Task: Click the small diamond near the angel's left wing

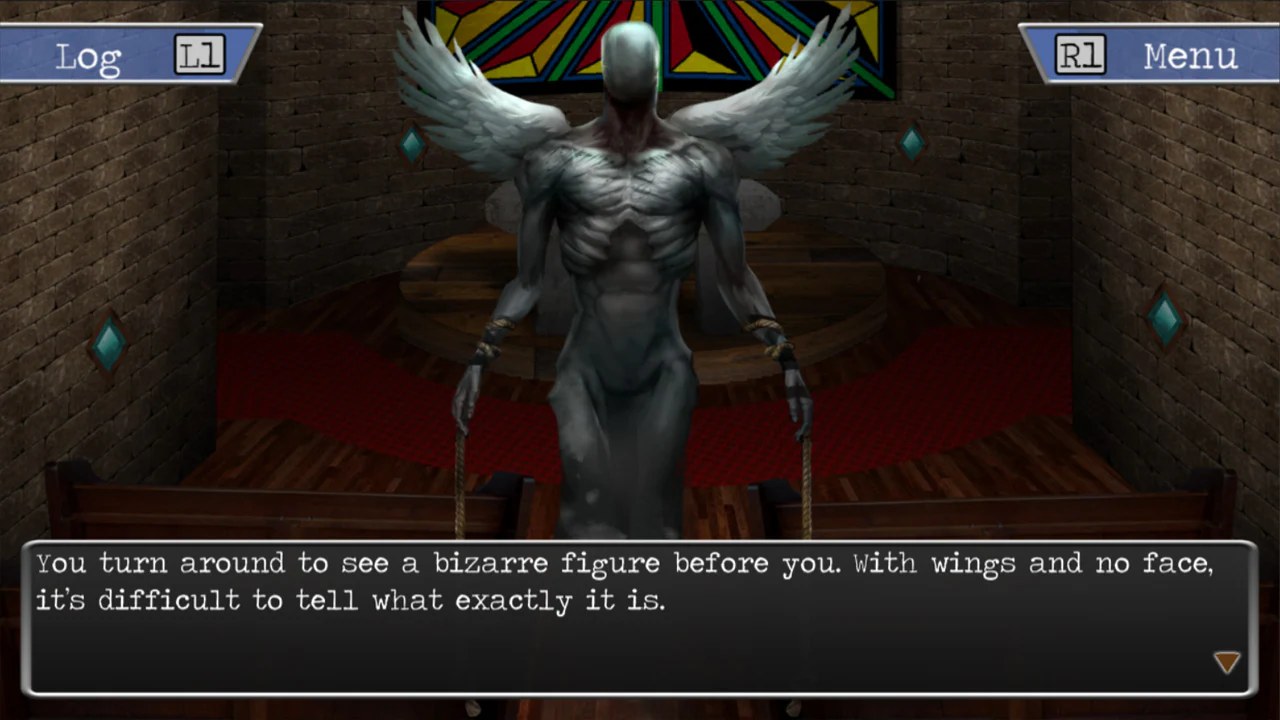Action: coord(412,144)
